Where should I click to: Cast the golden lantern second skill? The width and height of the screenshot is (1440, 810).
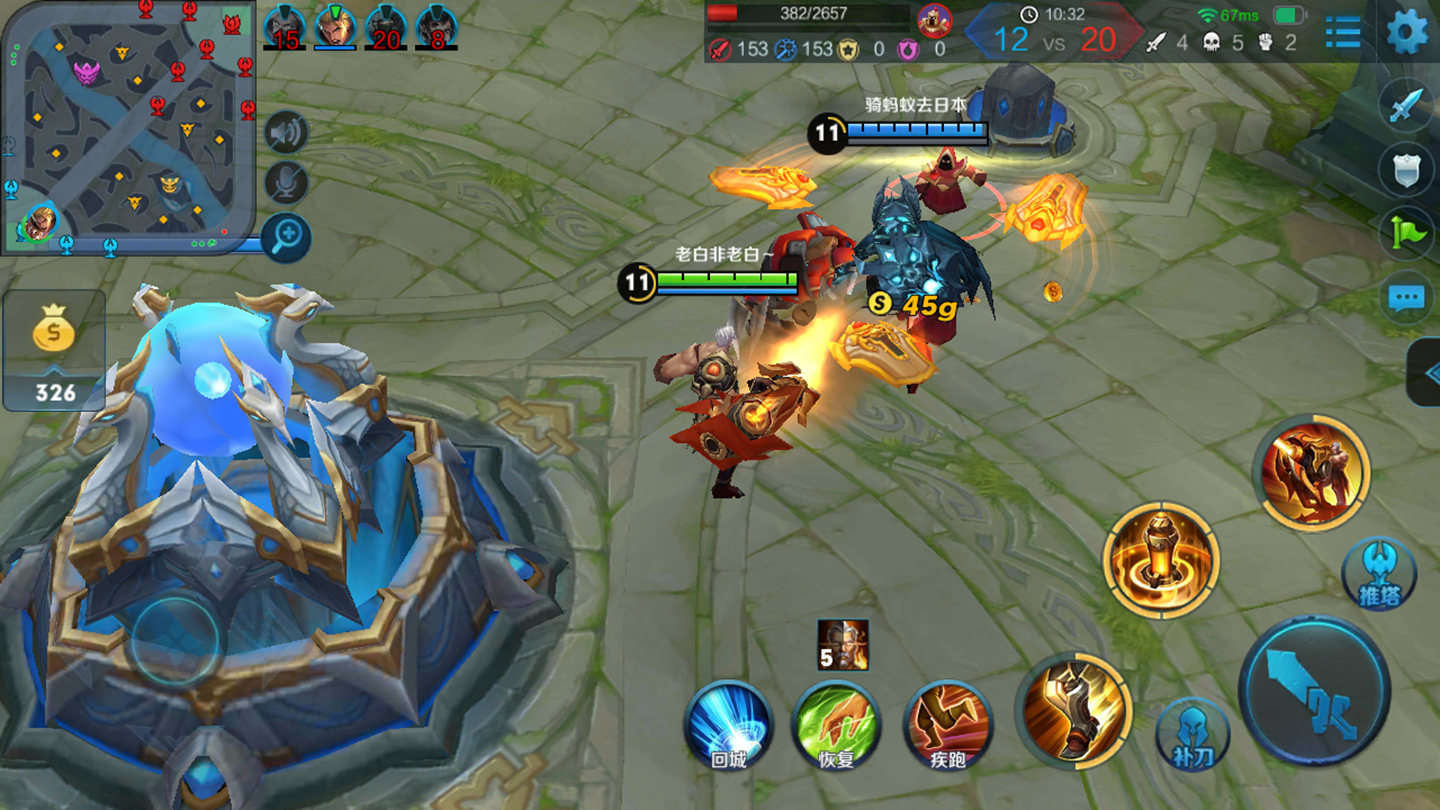click(1161, 559)
